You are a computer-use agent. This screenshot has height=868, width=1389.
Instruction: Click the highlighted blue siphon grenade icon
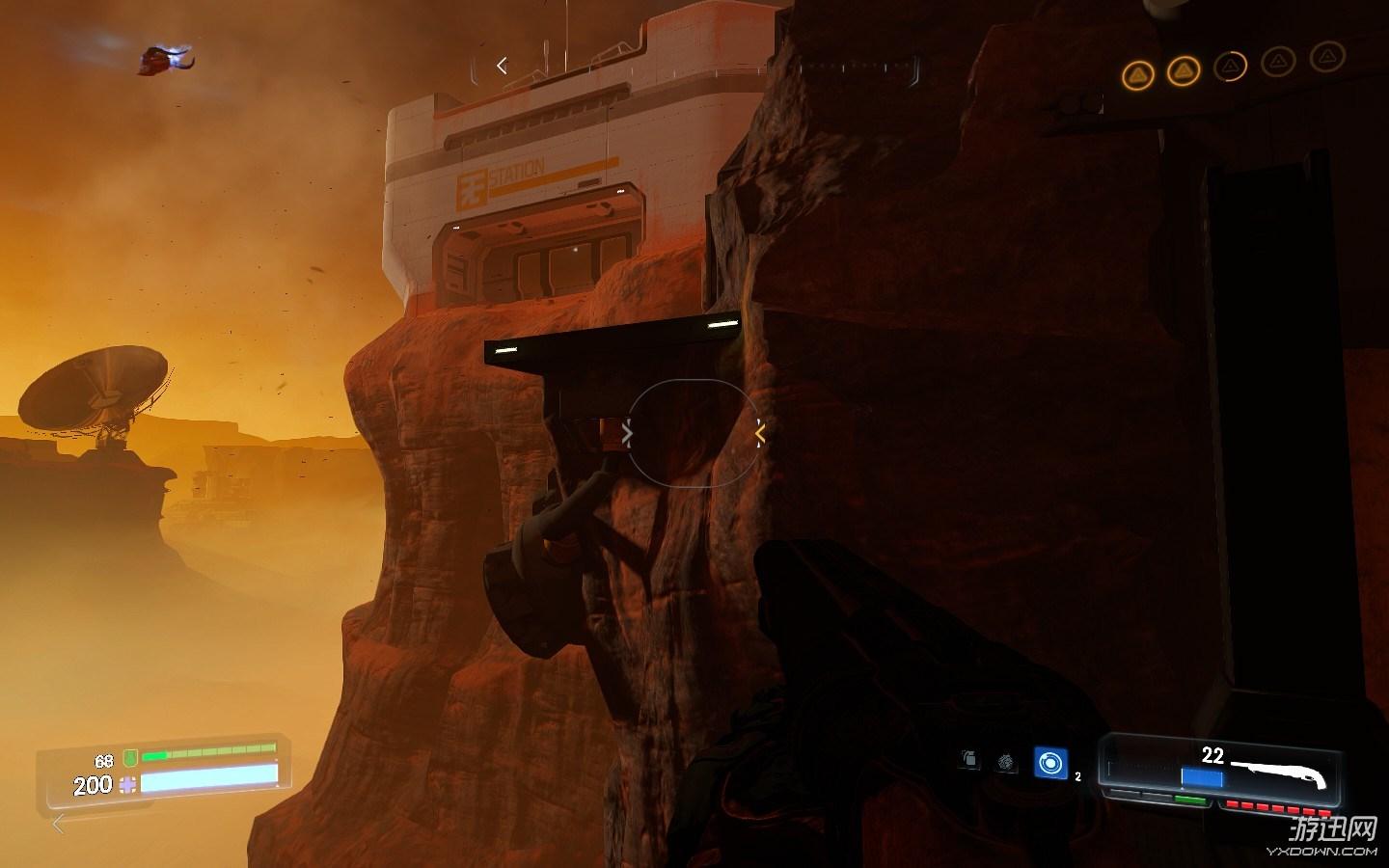point(1049,763)
